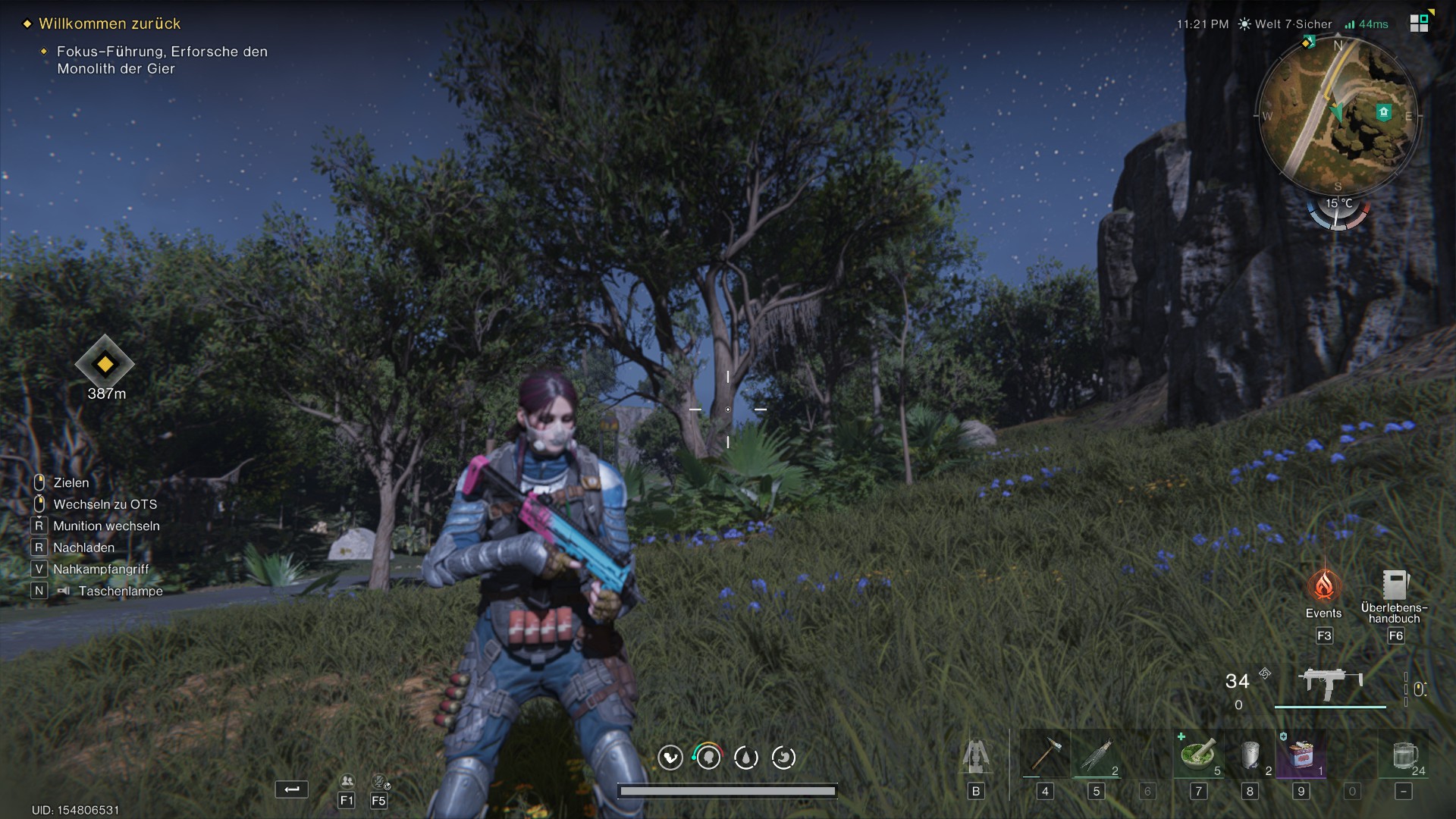
Task: Open the Events flame icon
Action: [x=1324, y=586]
